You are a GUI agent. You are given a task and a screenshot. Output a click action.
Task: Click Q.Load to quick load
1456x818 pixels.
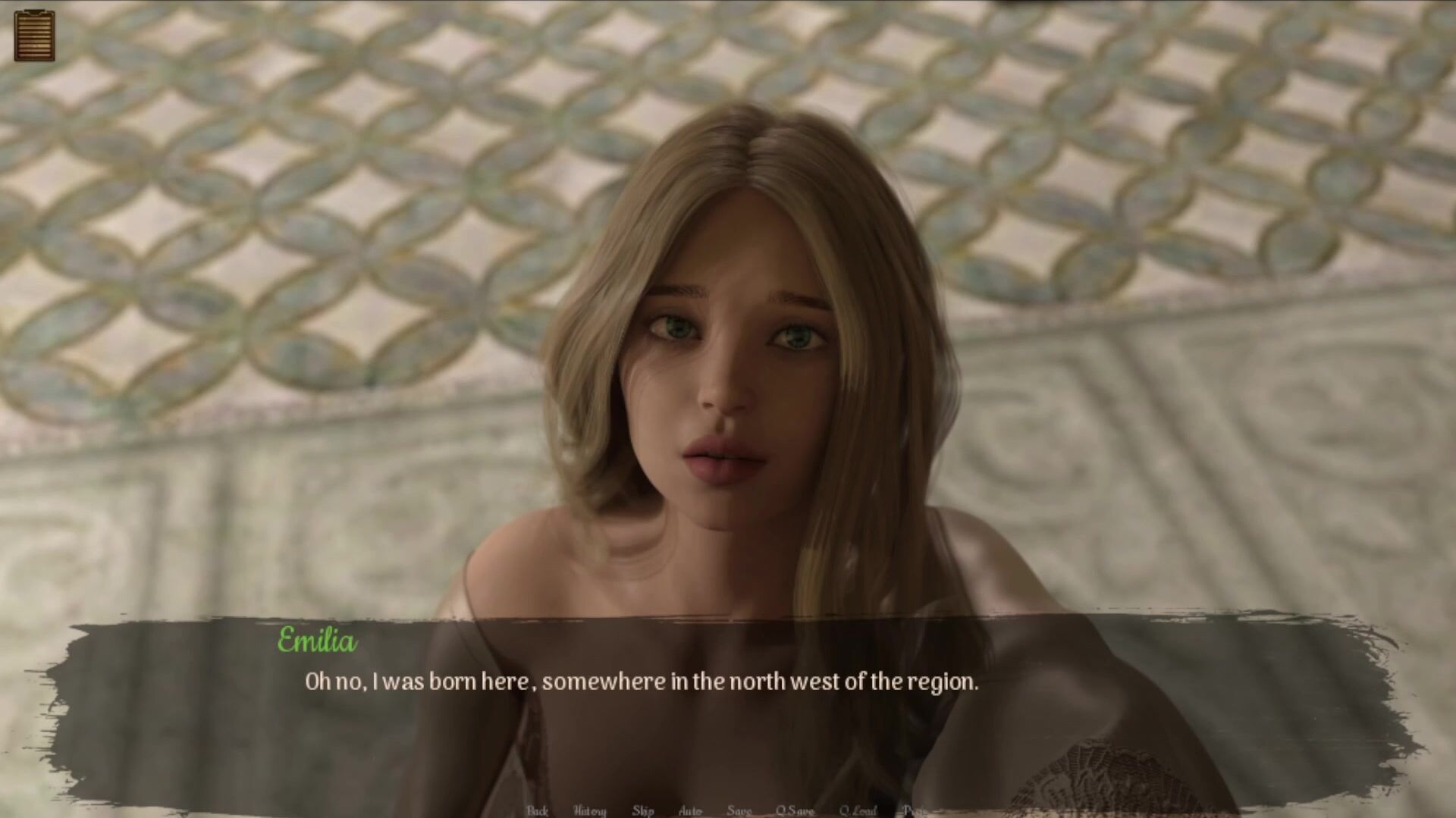858,810
